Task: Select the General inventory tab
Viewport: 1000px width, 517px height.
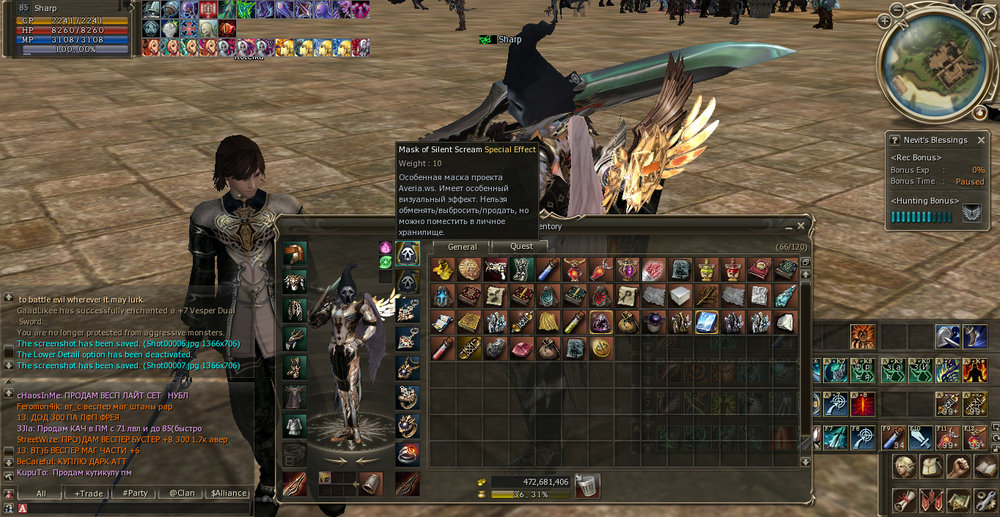Action: pos(462,246)
